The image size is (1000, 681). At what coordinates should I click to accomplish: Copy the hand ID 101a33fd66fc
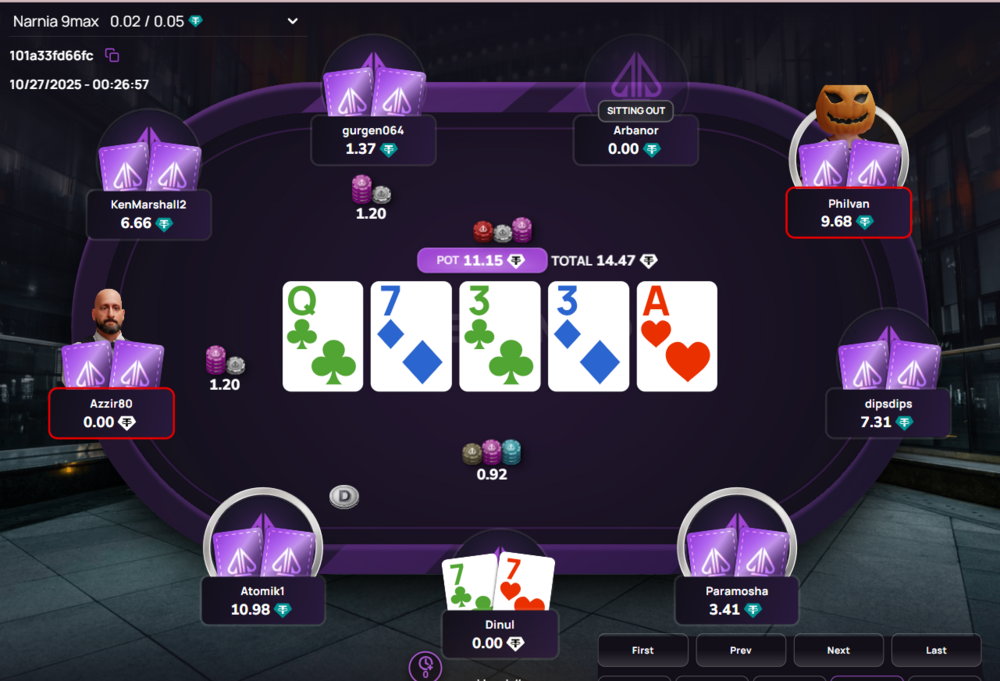pyautogui.click(x=112, y=55)
